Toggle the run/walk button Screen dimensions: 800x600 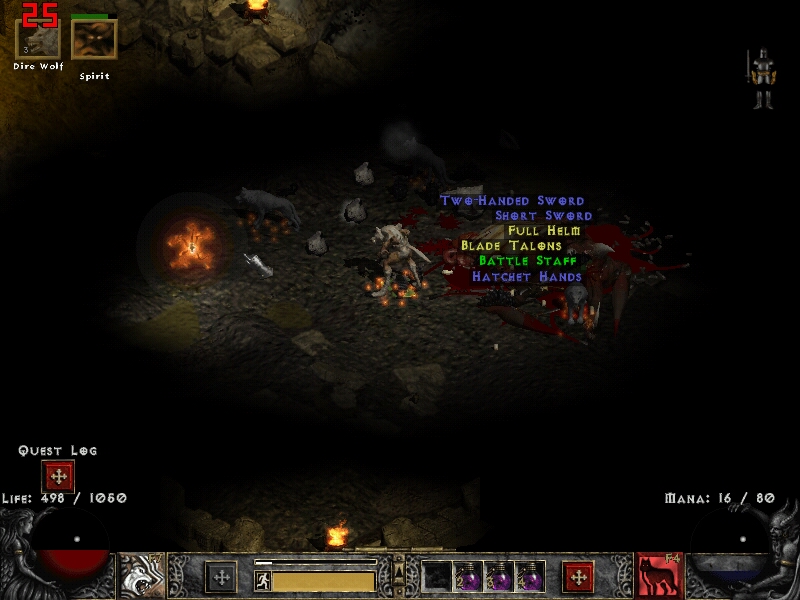pos(262,581)
